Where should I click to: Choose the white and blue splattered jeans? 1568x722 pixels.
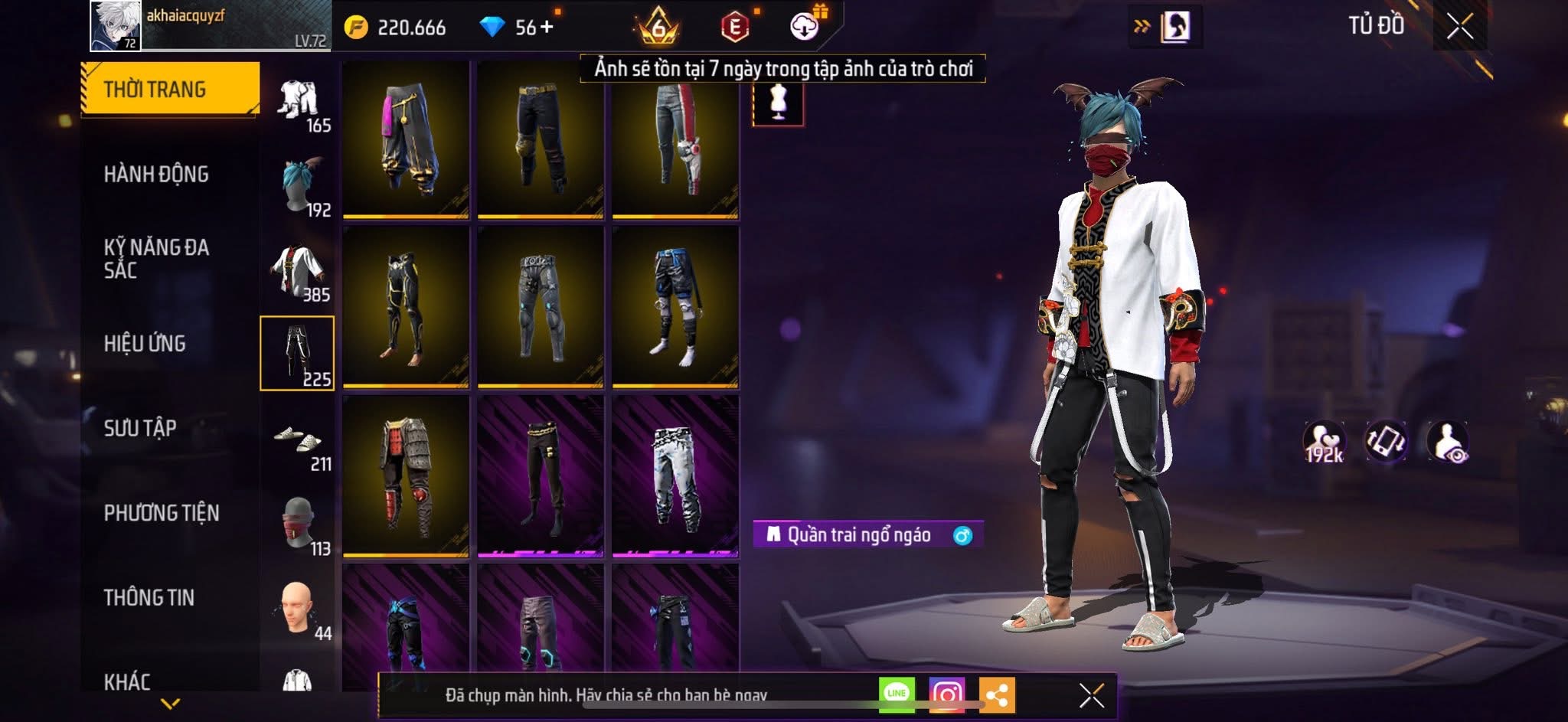(x=675, y=475)
